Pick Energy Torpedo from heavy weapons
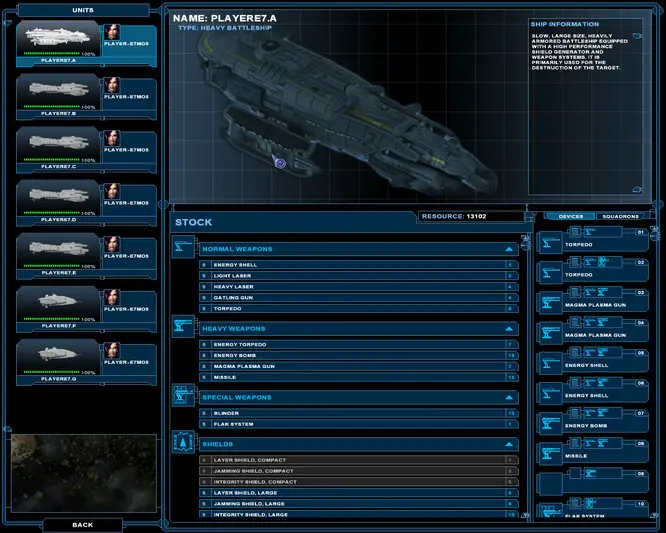Viewport: 666px width, 533px height. click(x=357, y=344)
